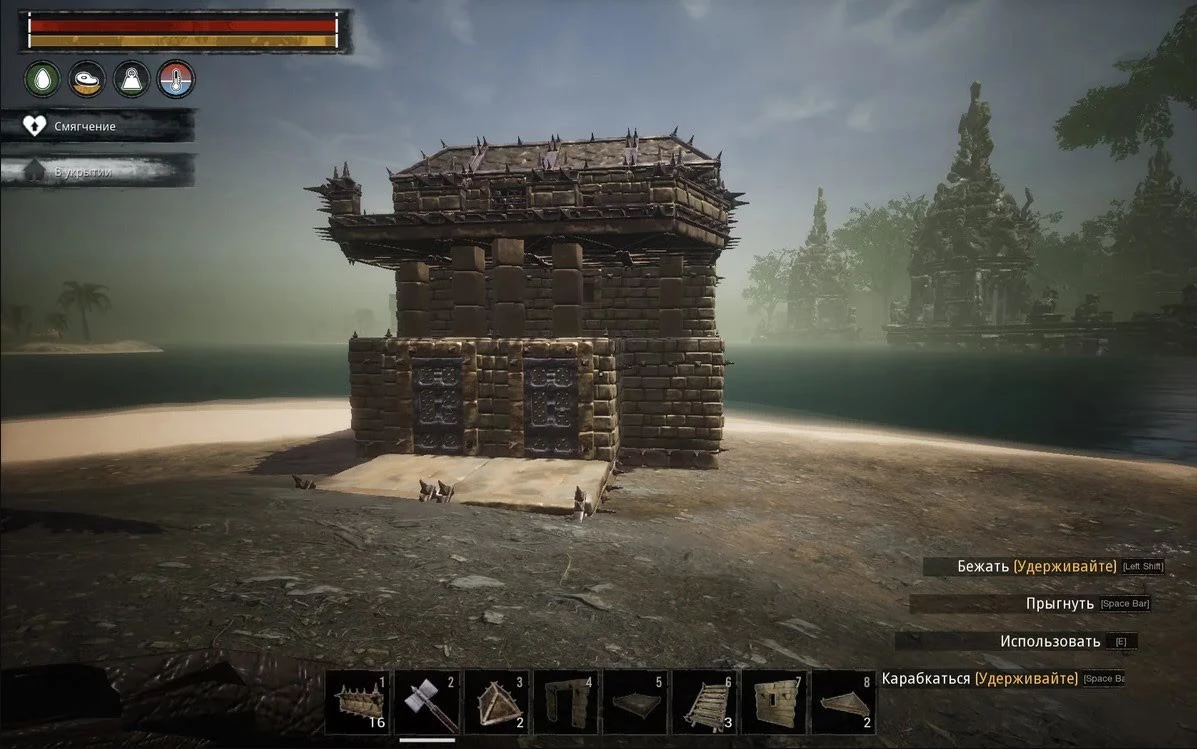Screen dimensions: 1197x749
Task: Select the wooden stairs hotbar slot
Action: pos(704,703)
